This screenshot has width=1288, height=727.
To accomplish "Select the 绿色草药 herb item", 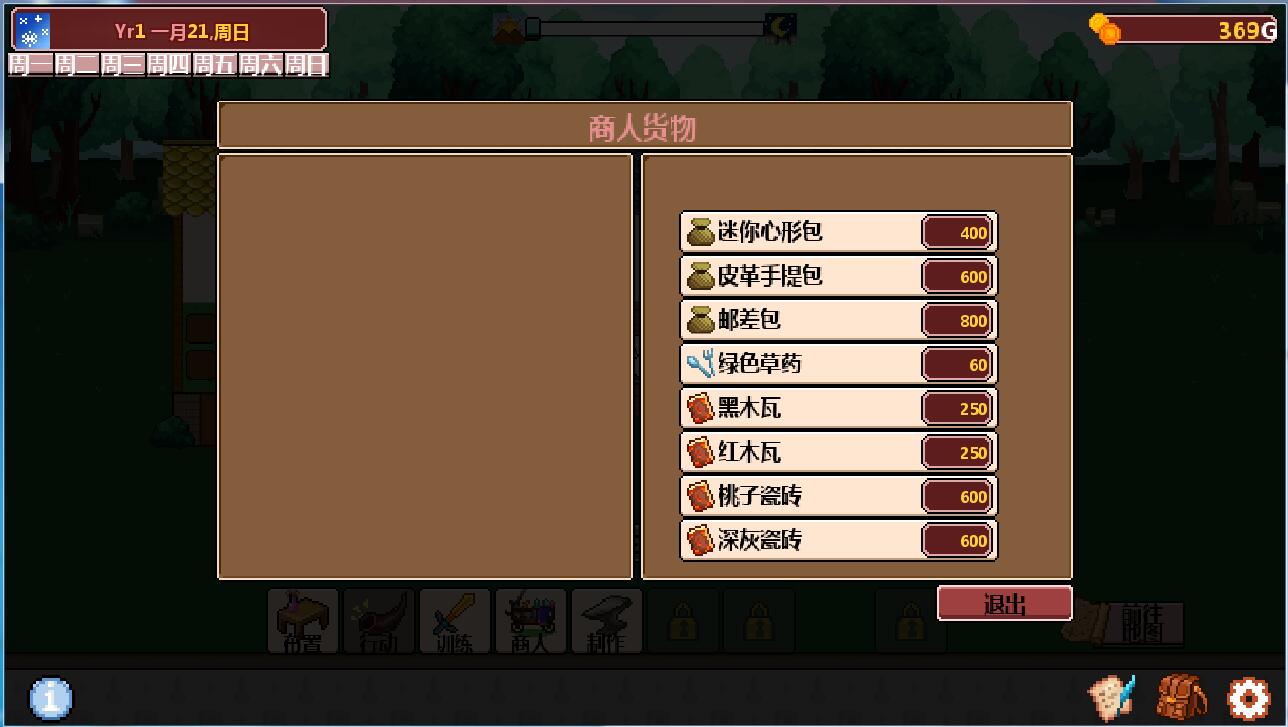I will [838, 364].
